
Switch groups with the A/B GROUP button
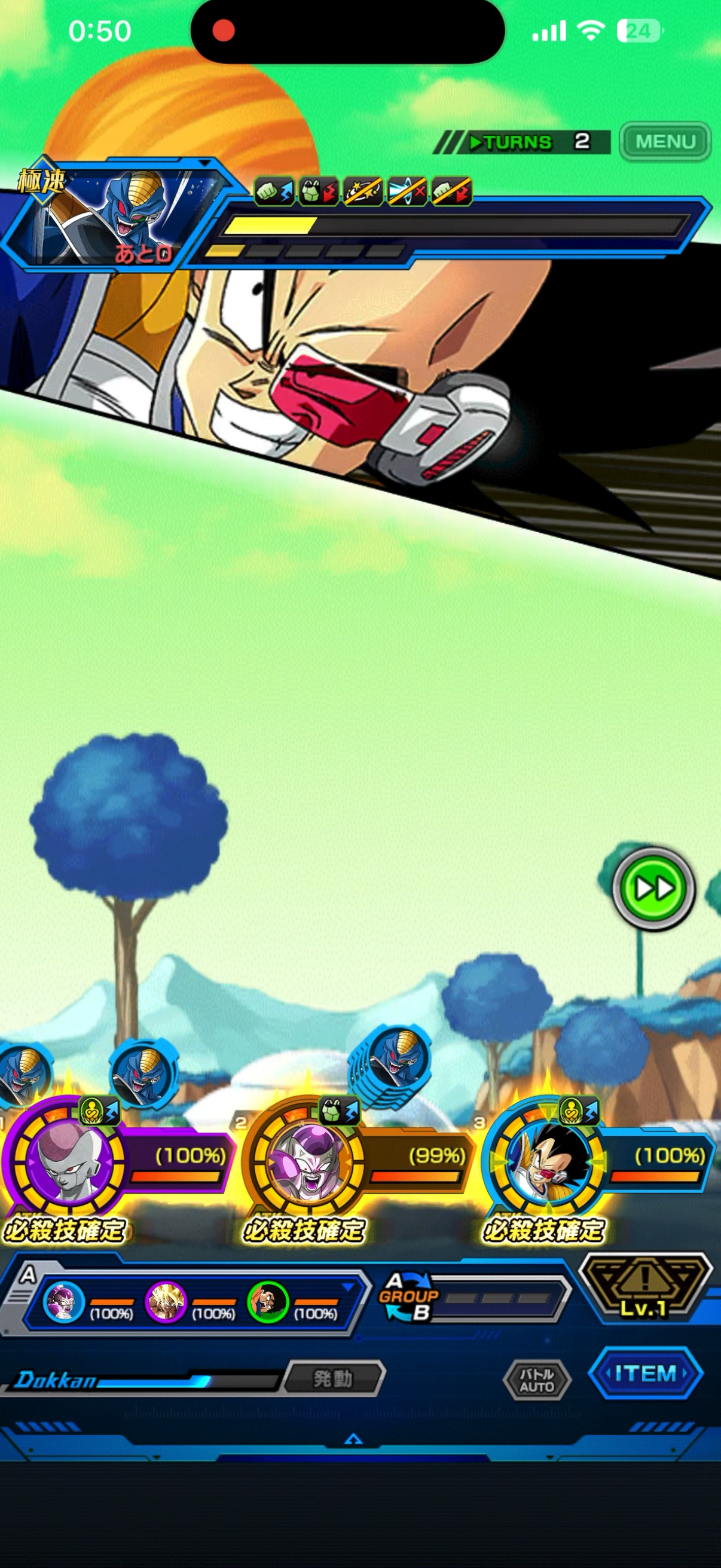[x=408, y=1297]
